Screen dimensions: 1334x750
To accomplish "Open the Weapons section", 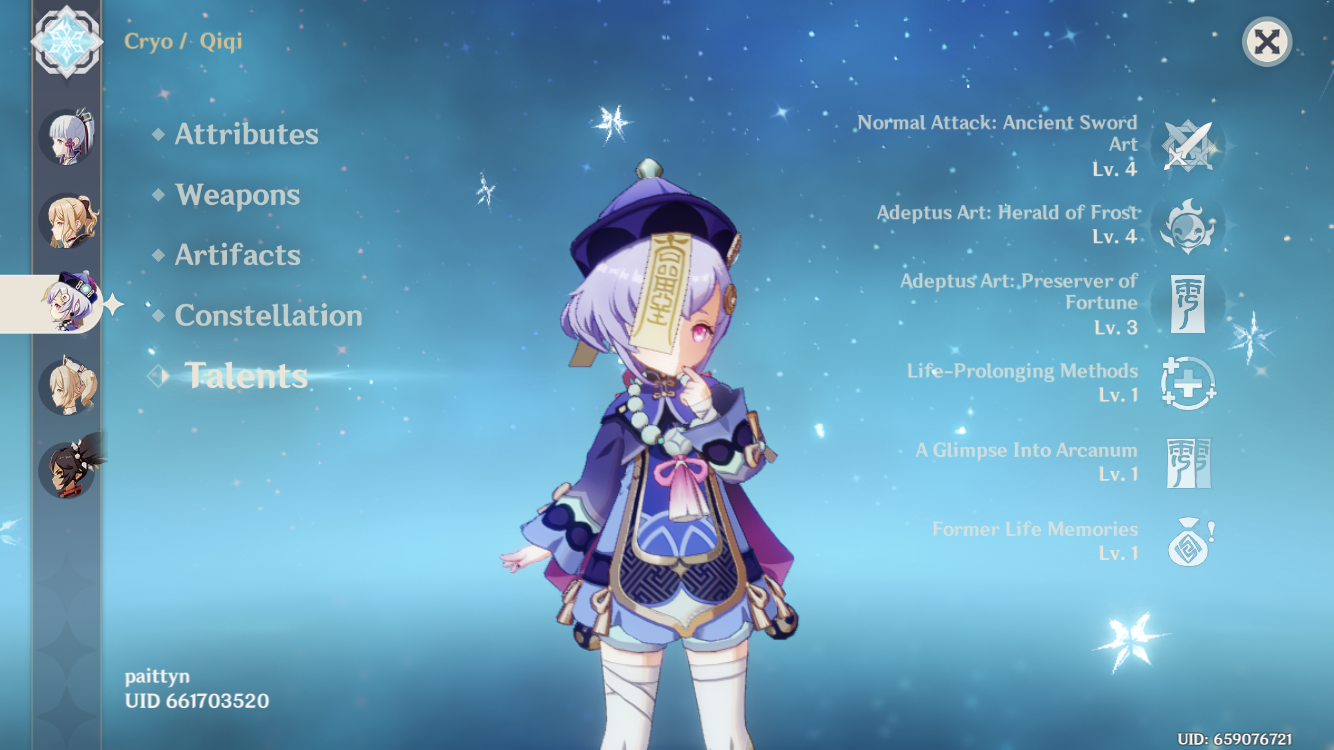I will [x=236, y=195].
